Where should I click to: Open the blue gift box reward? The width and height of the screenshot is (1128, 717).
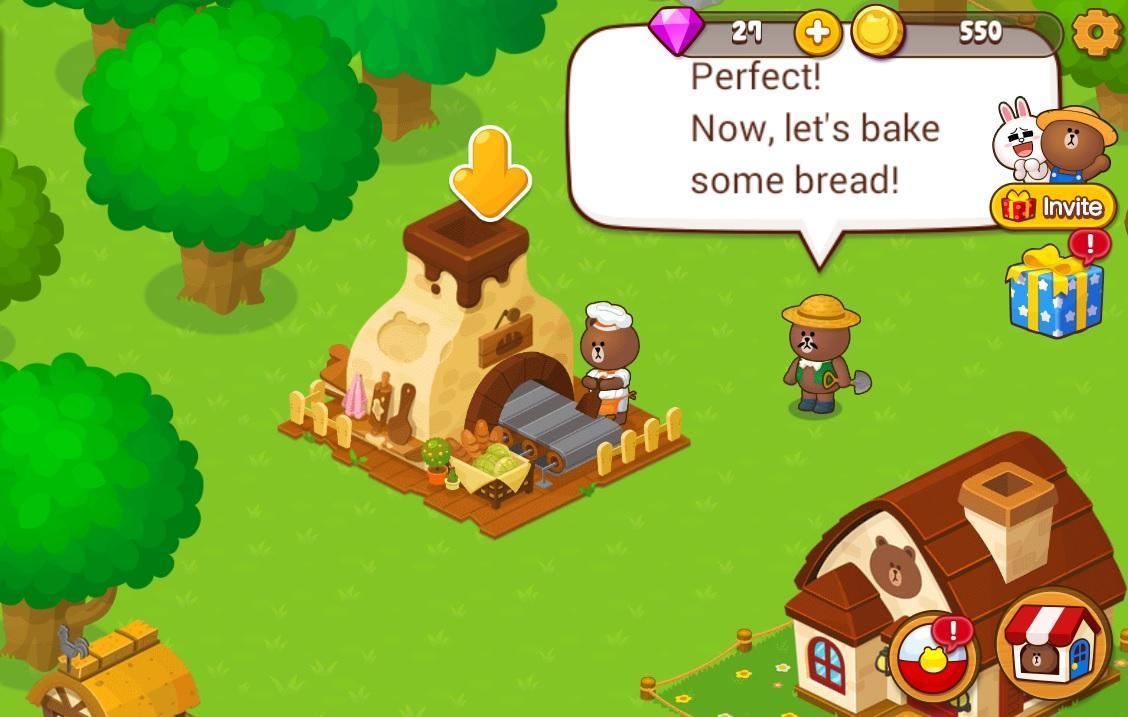click(x=1054, y=290)
